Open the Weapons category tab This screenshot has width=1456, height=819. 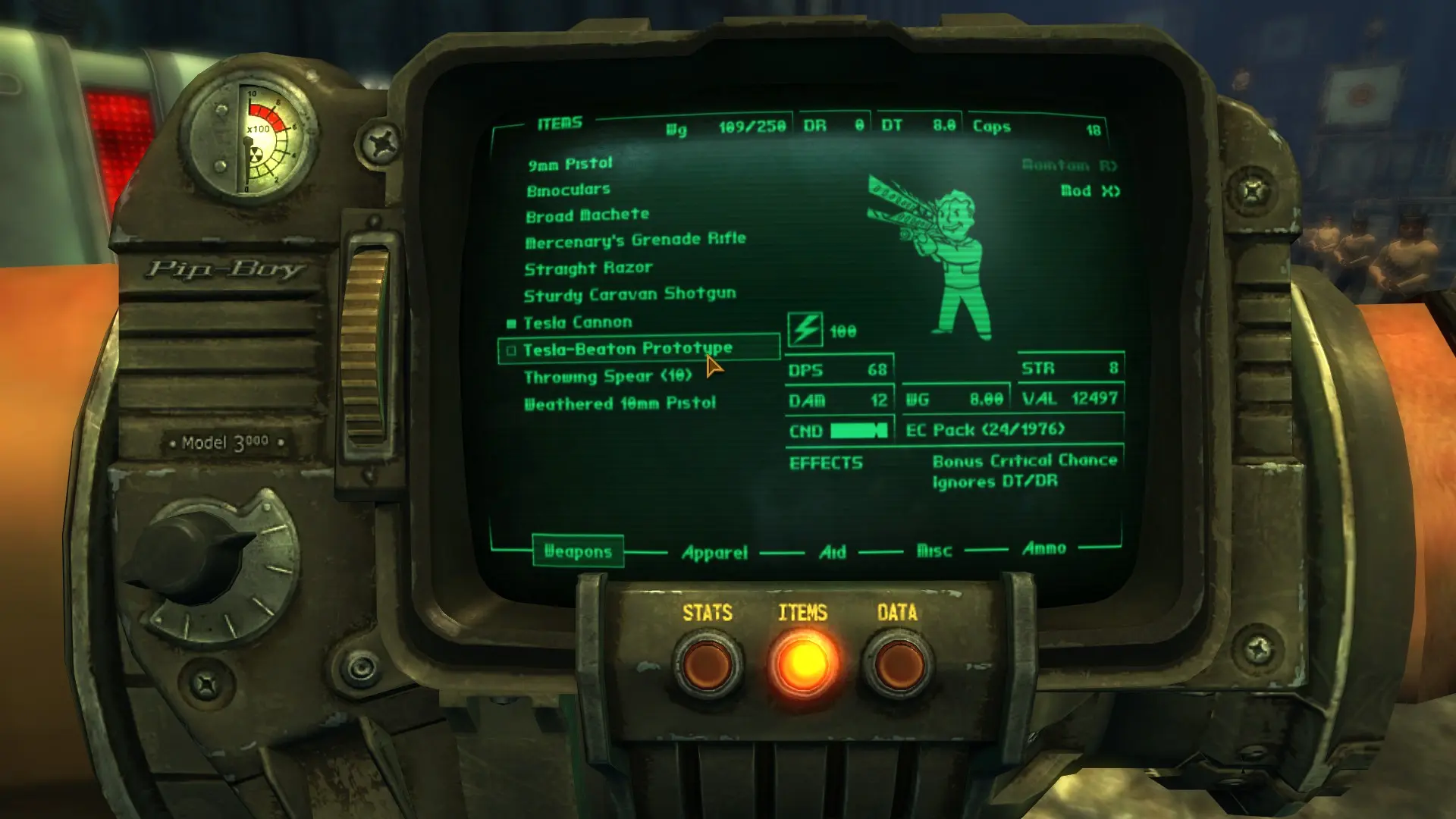pos(578,551)
